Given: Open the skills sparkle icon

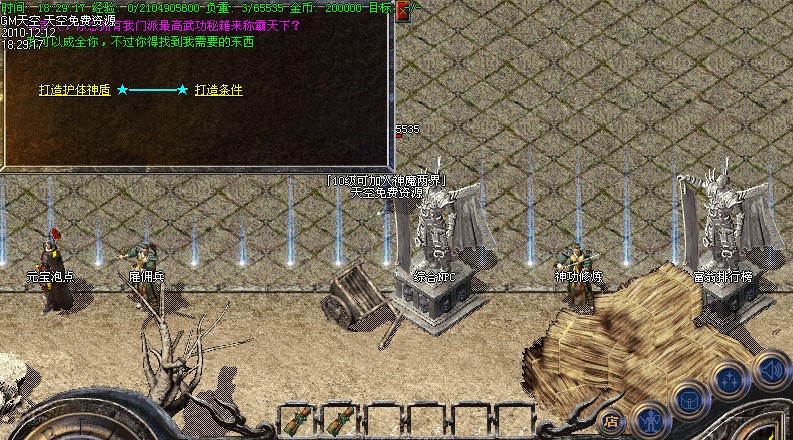Looking at the screenshot, I should point(730,381).
